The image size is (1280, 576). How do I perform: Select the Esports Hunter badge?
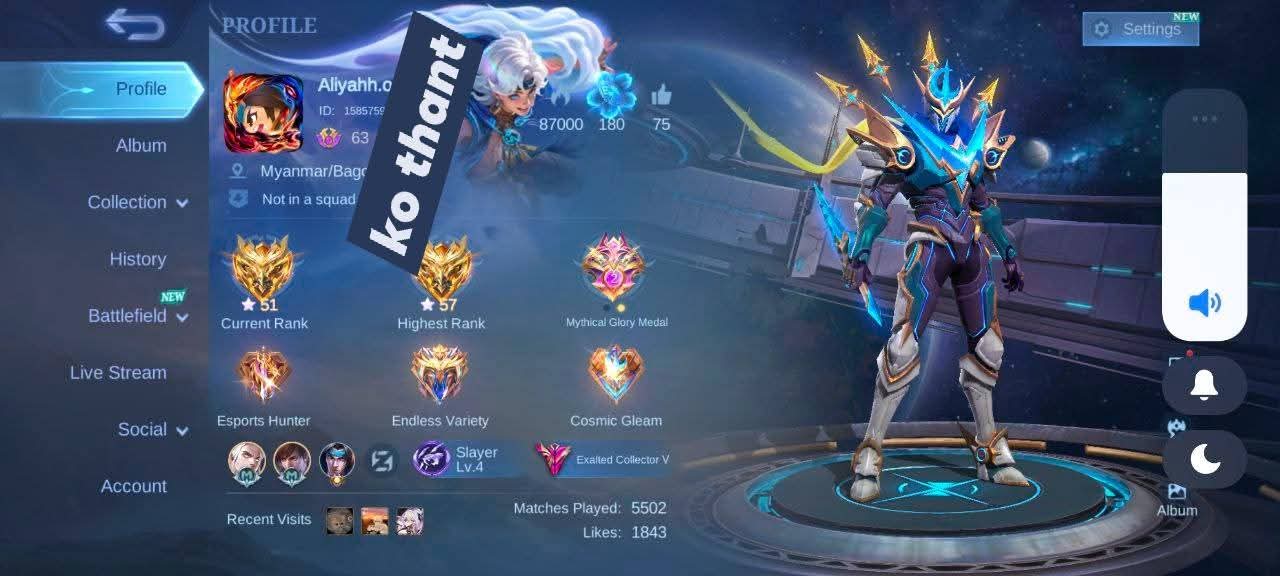pyautogui.click(x=264, y=374)
